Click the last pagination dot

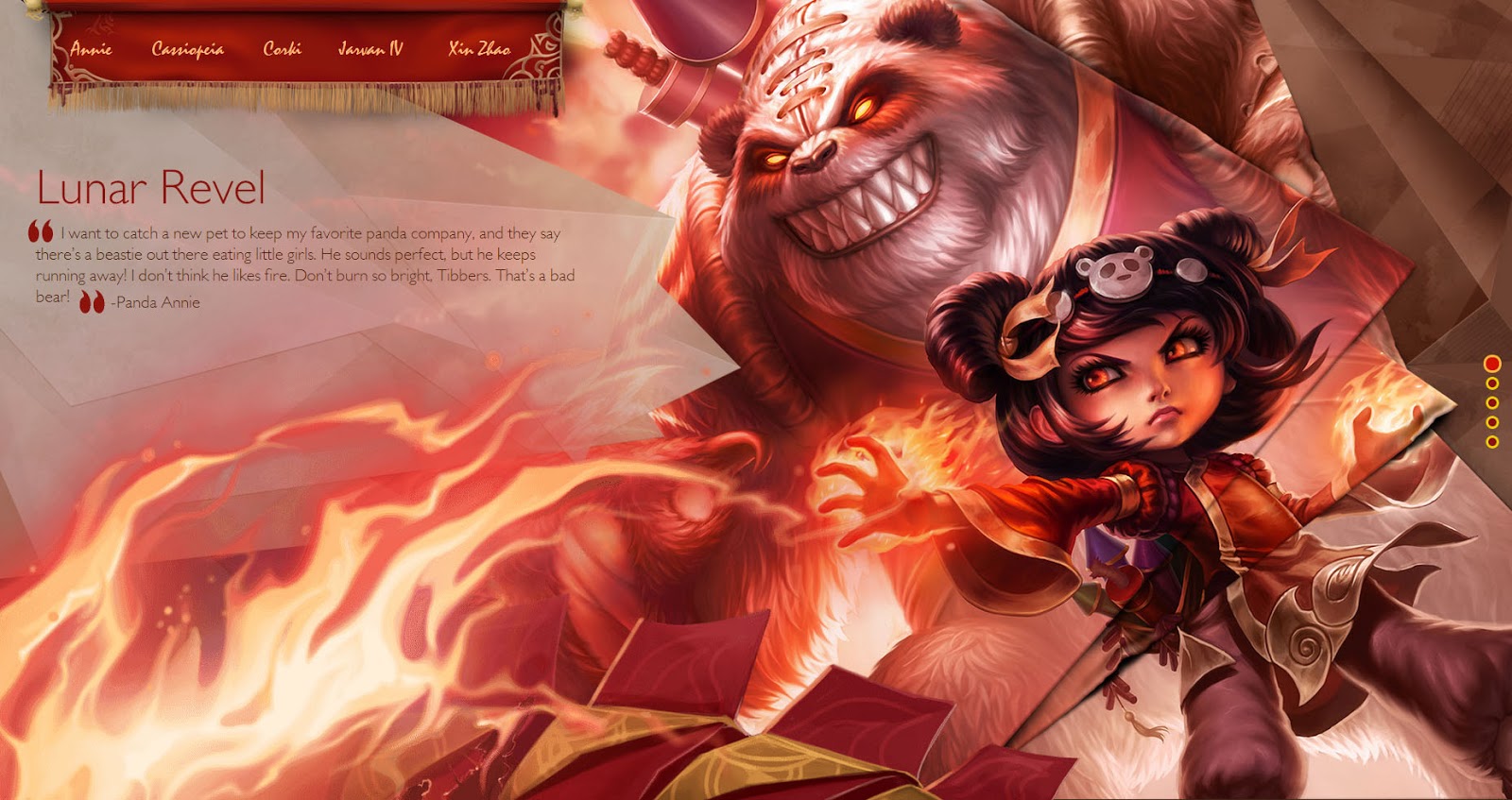(1492, 442)
